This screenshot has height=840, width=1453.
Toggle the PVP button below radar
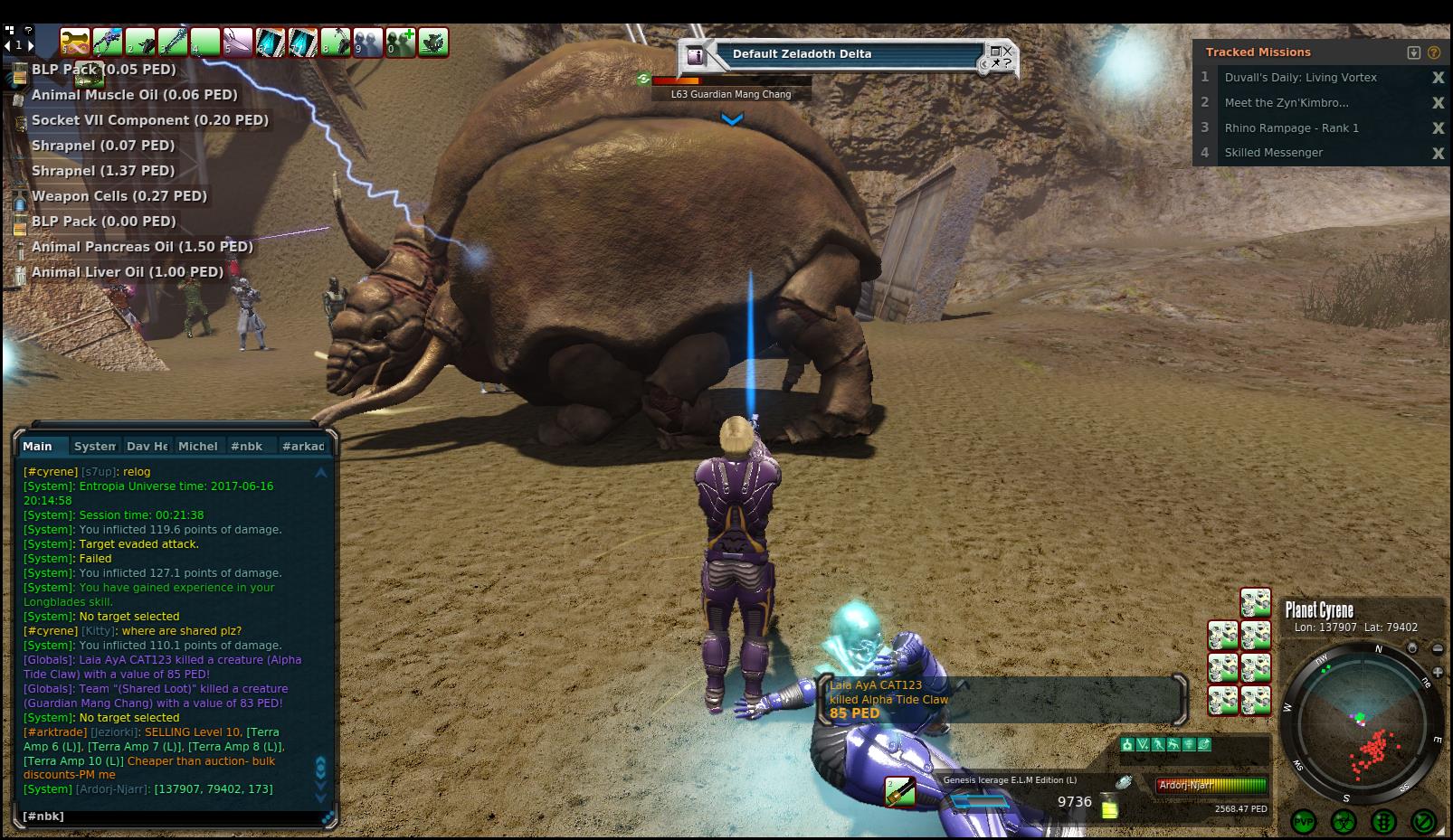(x=1304, y=822)
